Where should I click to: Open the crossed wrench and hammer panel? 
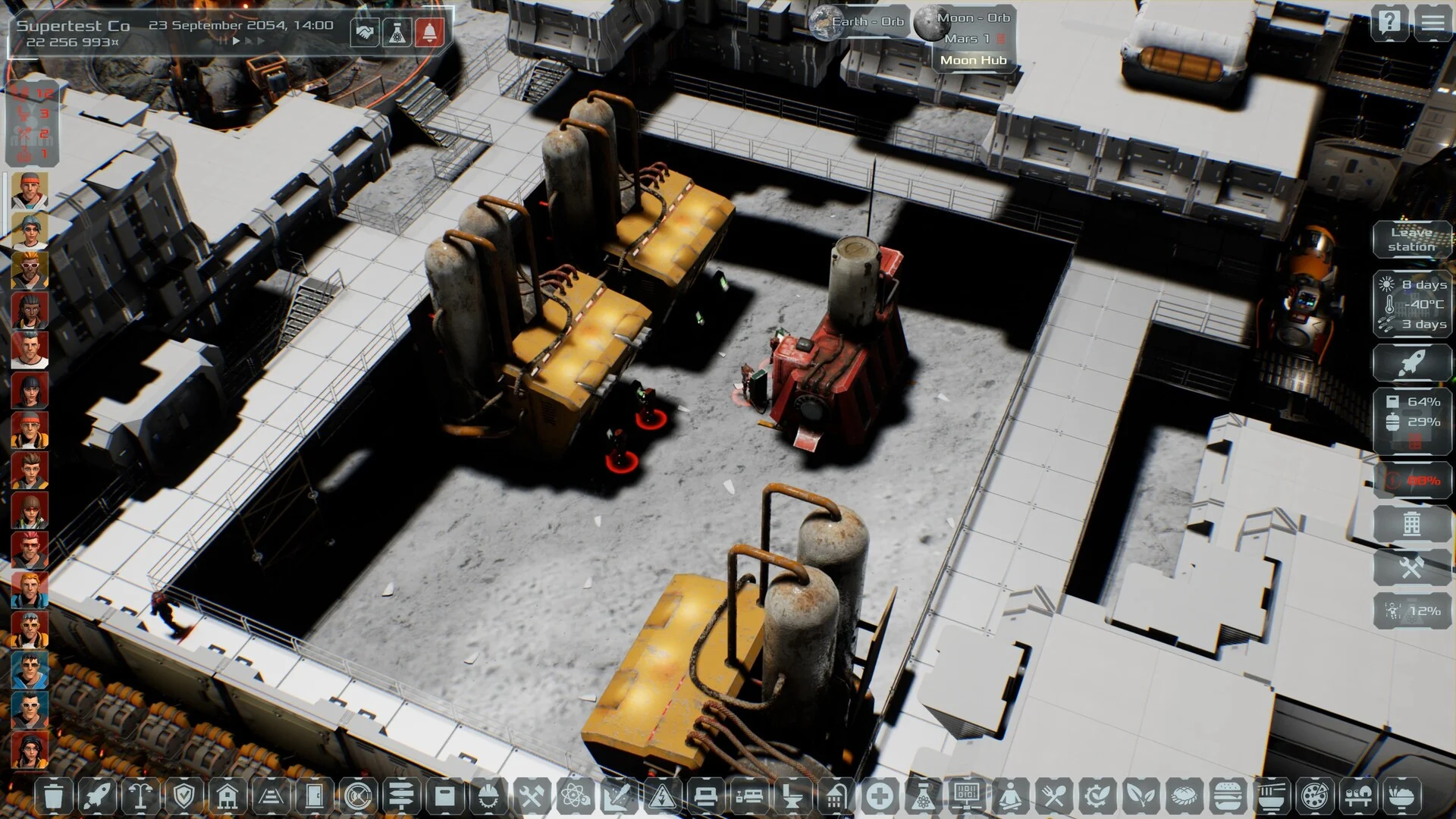[x=1411, y=567]
